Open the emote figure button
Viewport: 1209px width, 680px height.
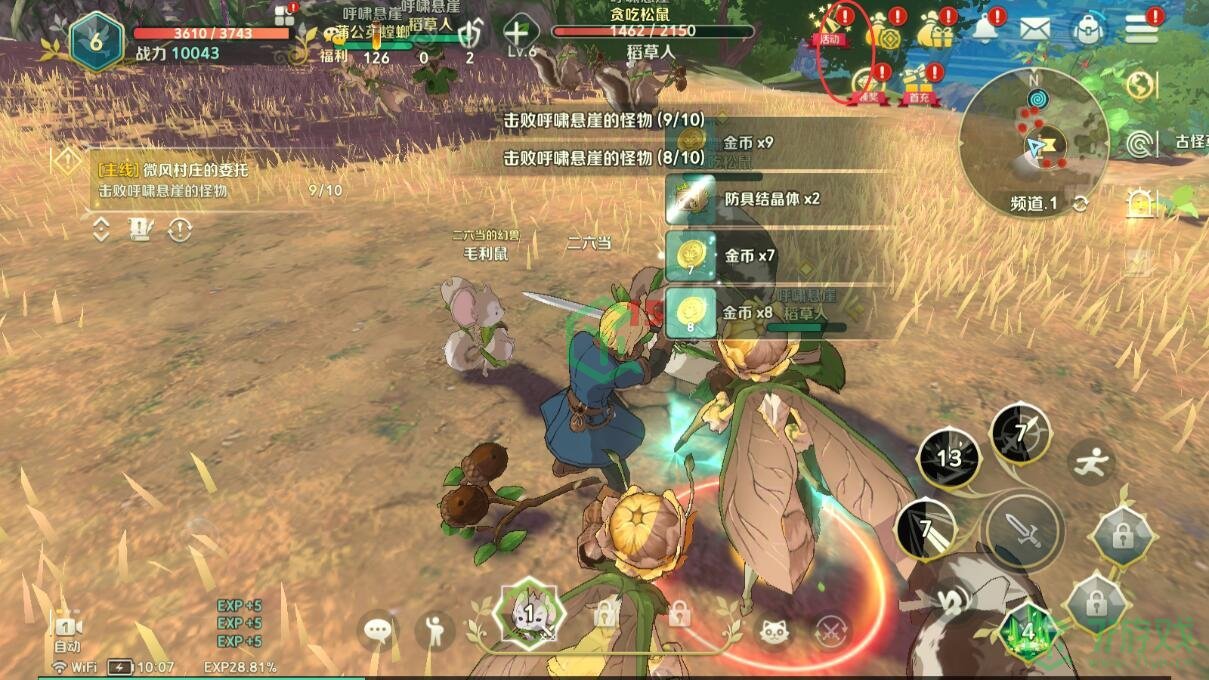pos(434,630)
